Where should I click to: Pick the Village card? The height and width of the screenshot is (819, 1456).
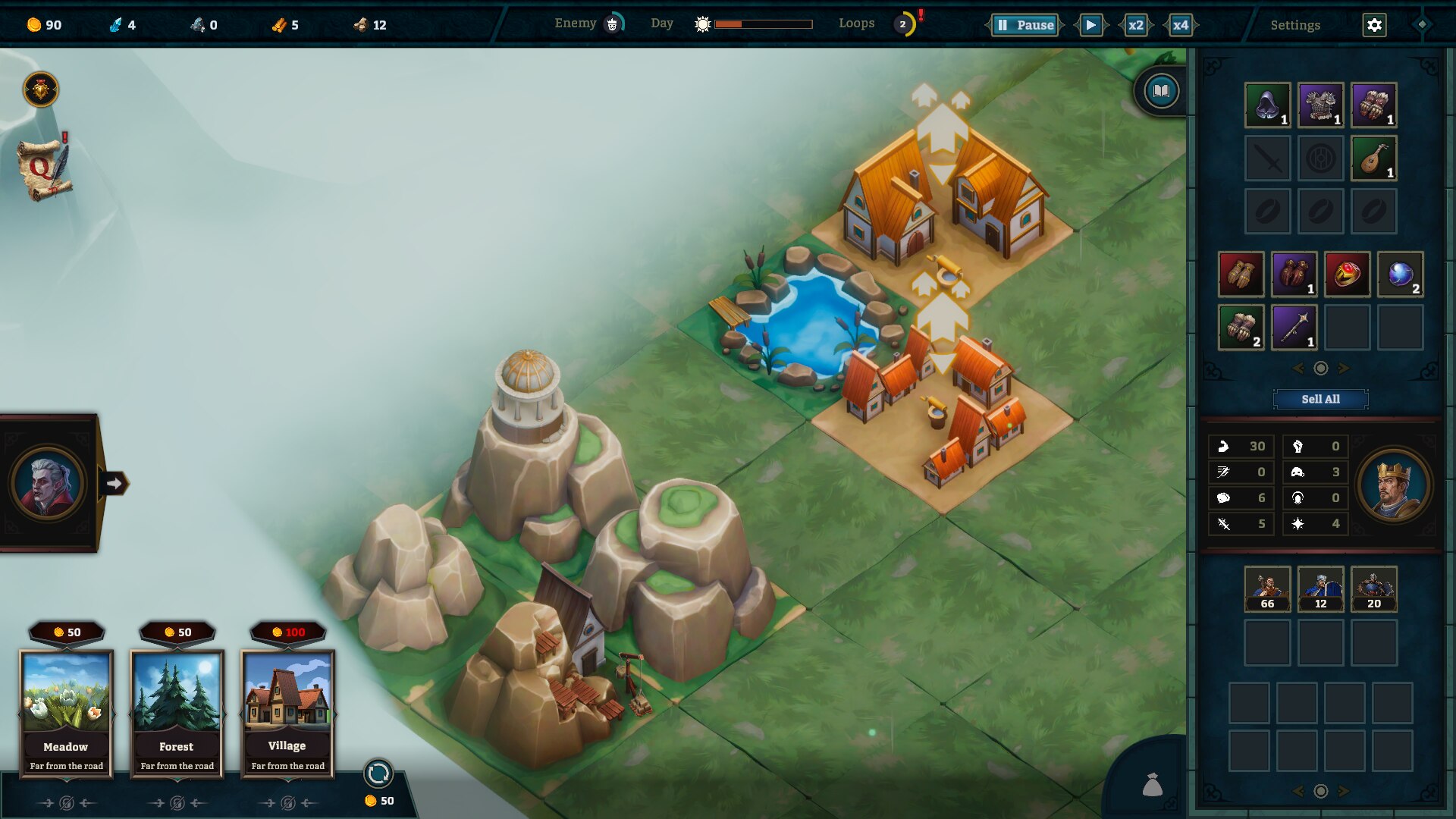(287, 713)
